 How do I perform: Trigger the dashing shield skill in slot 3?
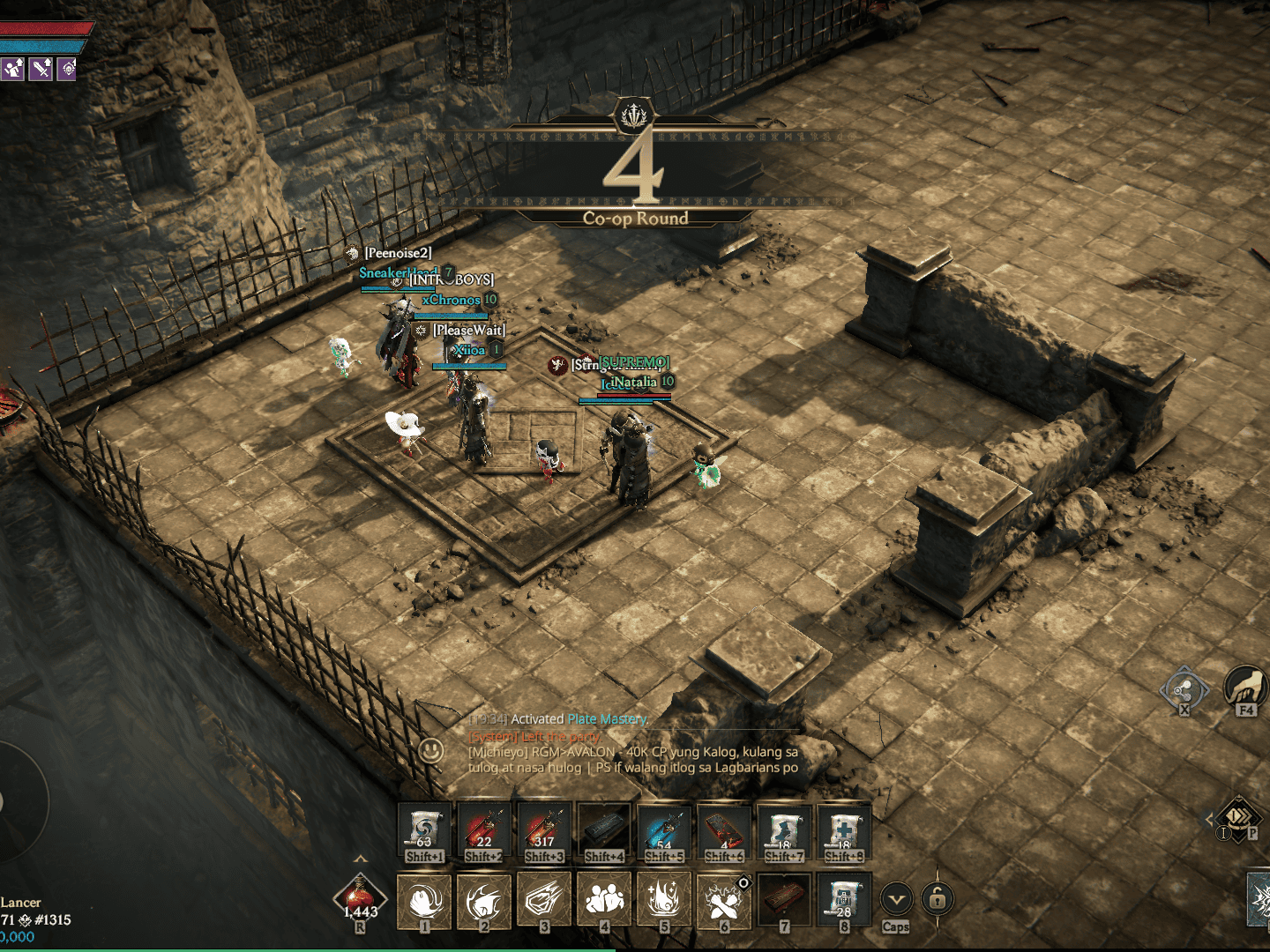pyautogui.click(x=544, y=901)
